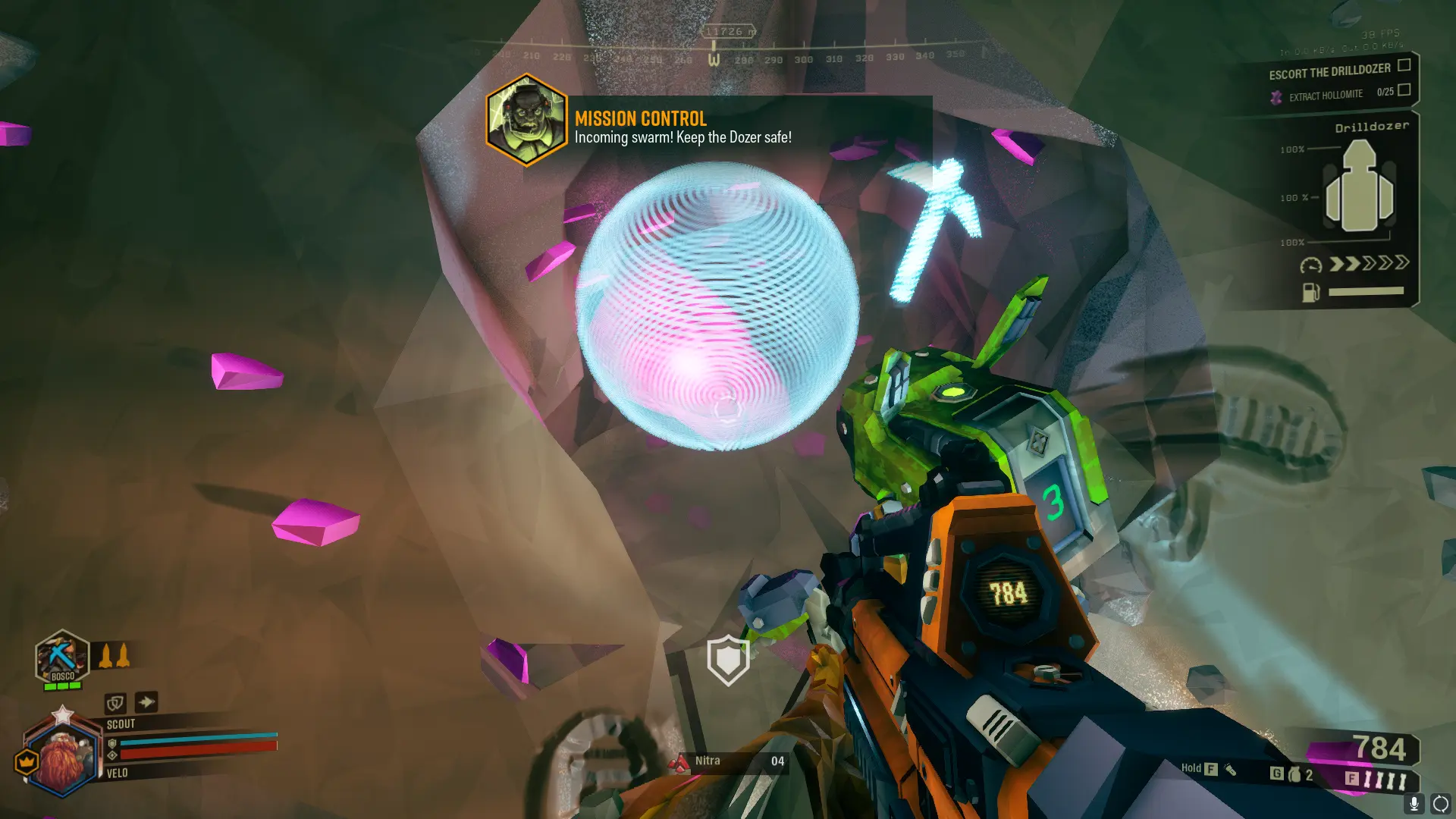Image resolution: width=1456 pixels, height=819 pixels.
Task: Activate the dash arrow perk icon
Action: (146, 702)
